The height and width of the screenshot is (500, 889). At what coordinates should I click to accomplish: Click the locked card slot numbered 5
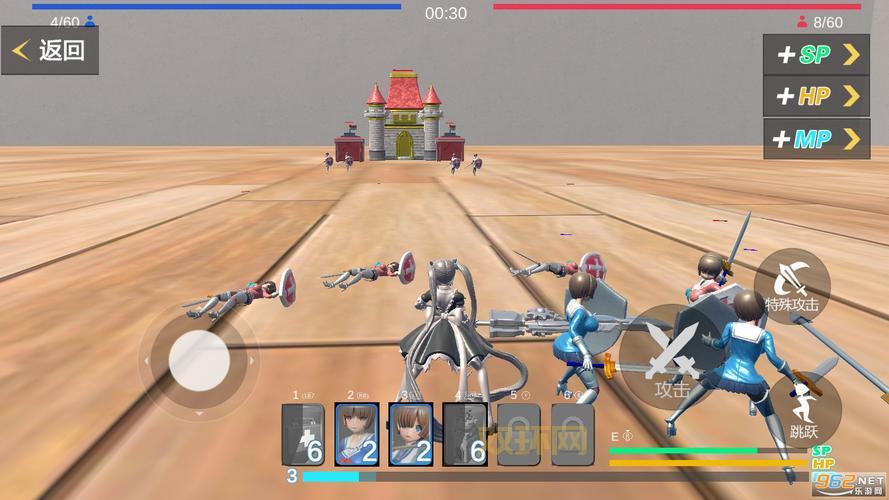[x=519, y=435]
